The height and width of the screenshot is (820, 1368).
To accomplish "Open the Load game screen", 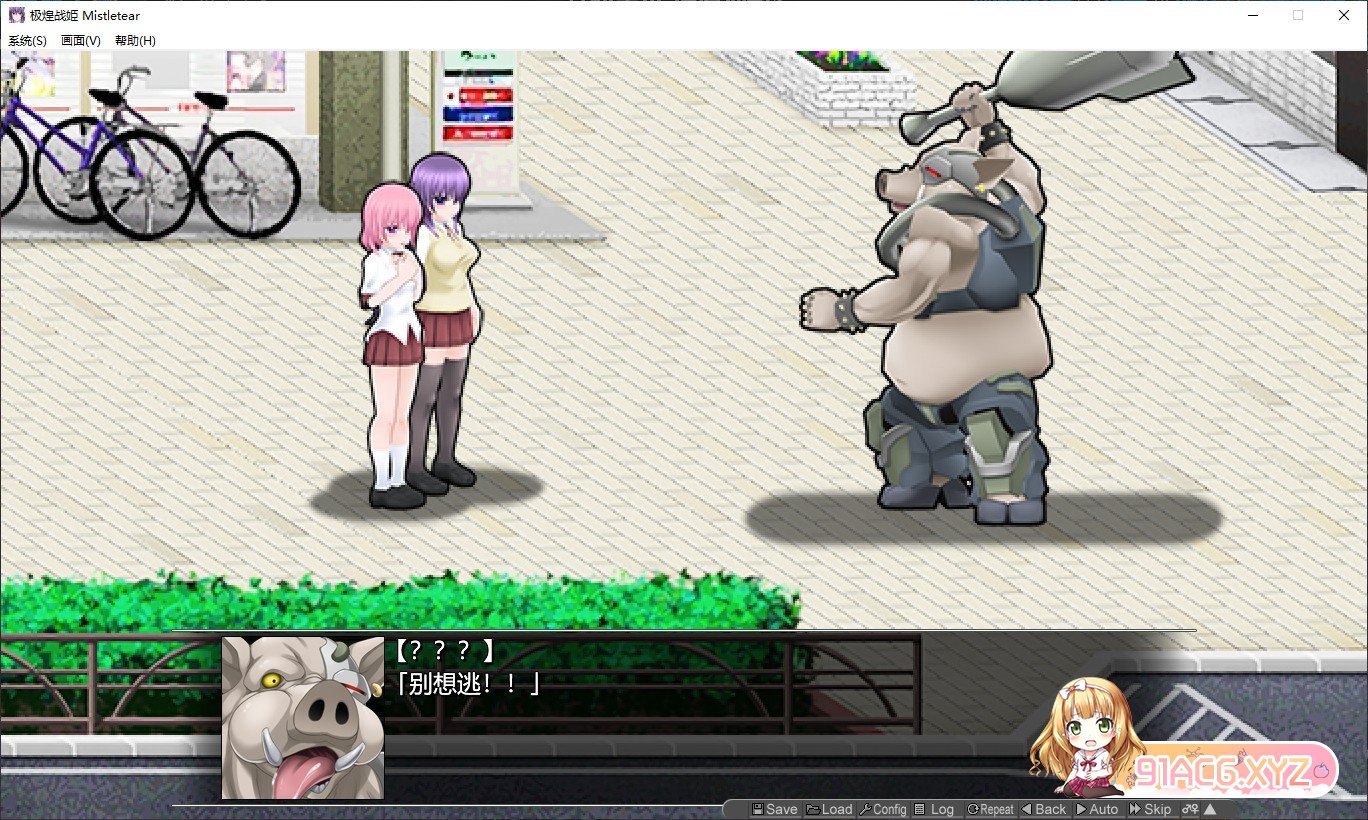I will click(829, 809).
